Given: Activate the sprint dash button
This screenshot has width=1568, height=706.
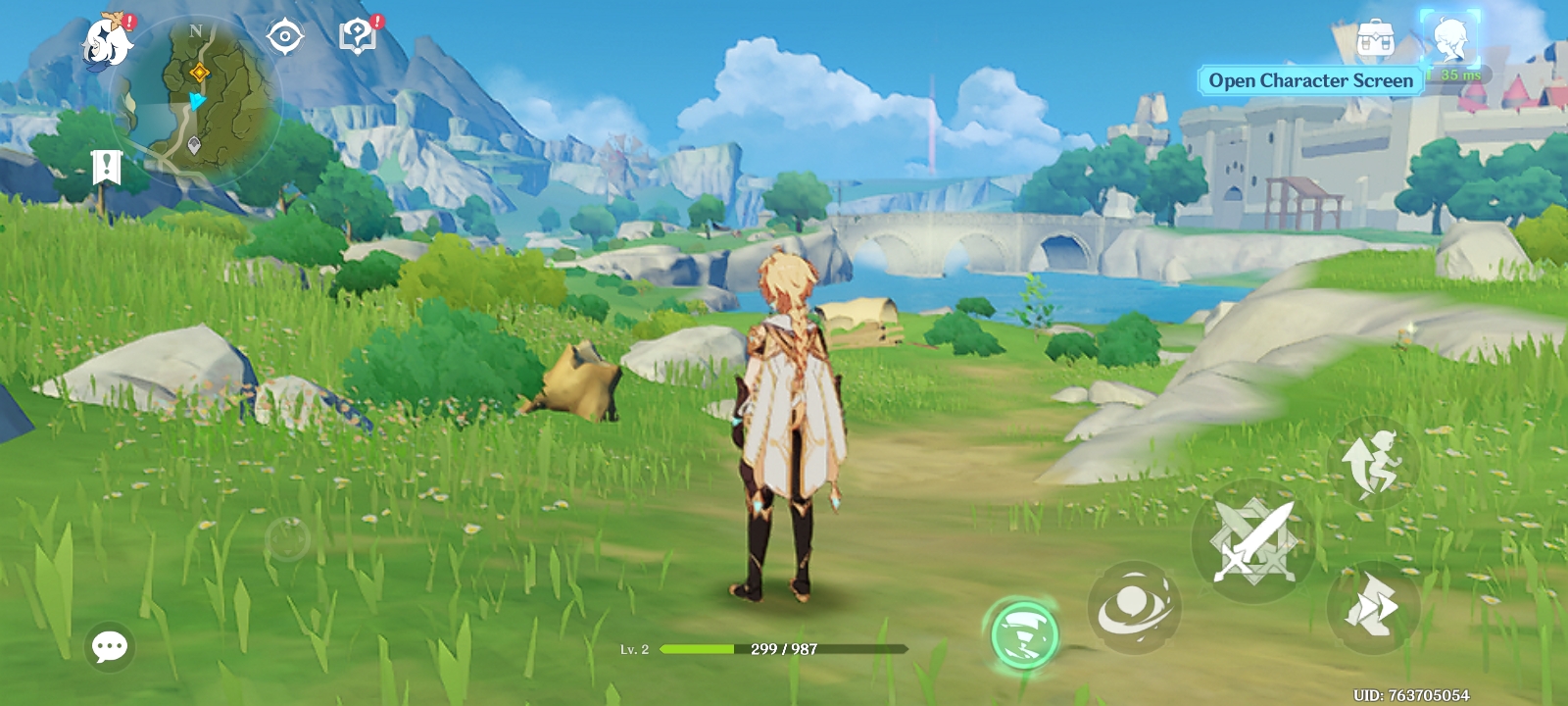Looking at the screenshot, I should (x=1373, y=607).
